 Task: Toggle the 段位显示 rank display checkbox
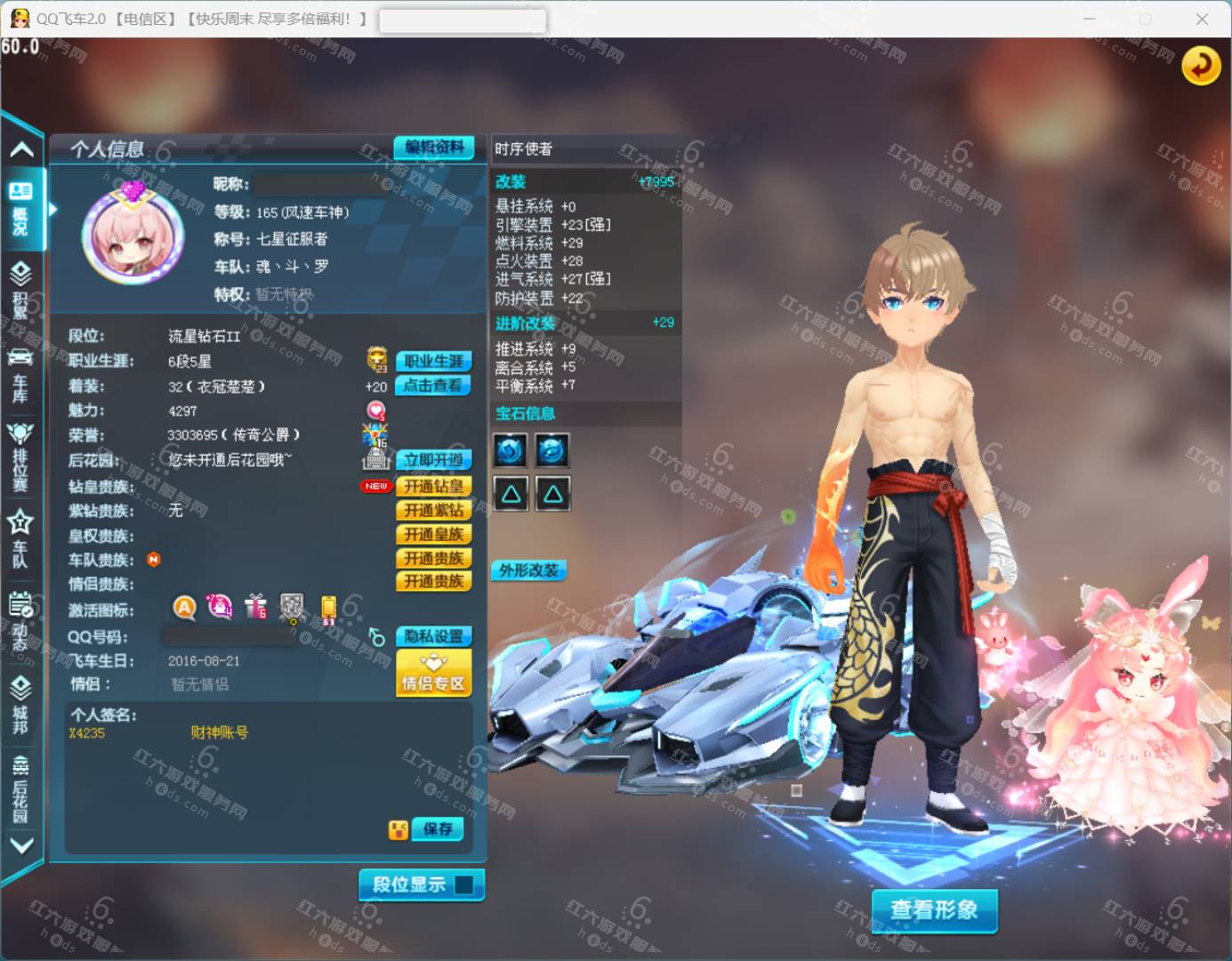pos(463,884)
